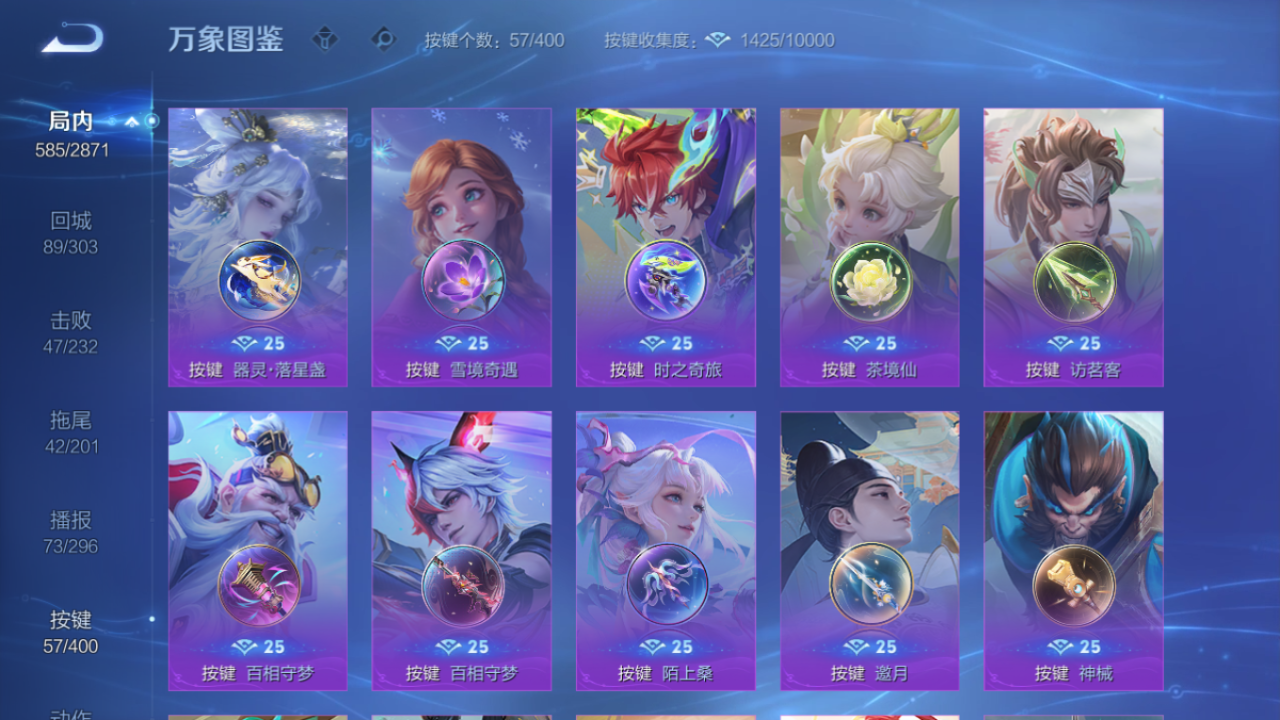Switch to the 回城 category tab
This screenshot has height=720, width=1280.
70,228
